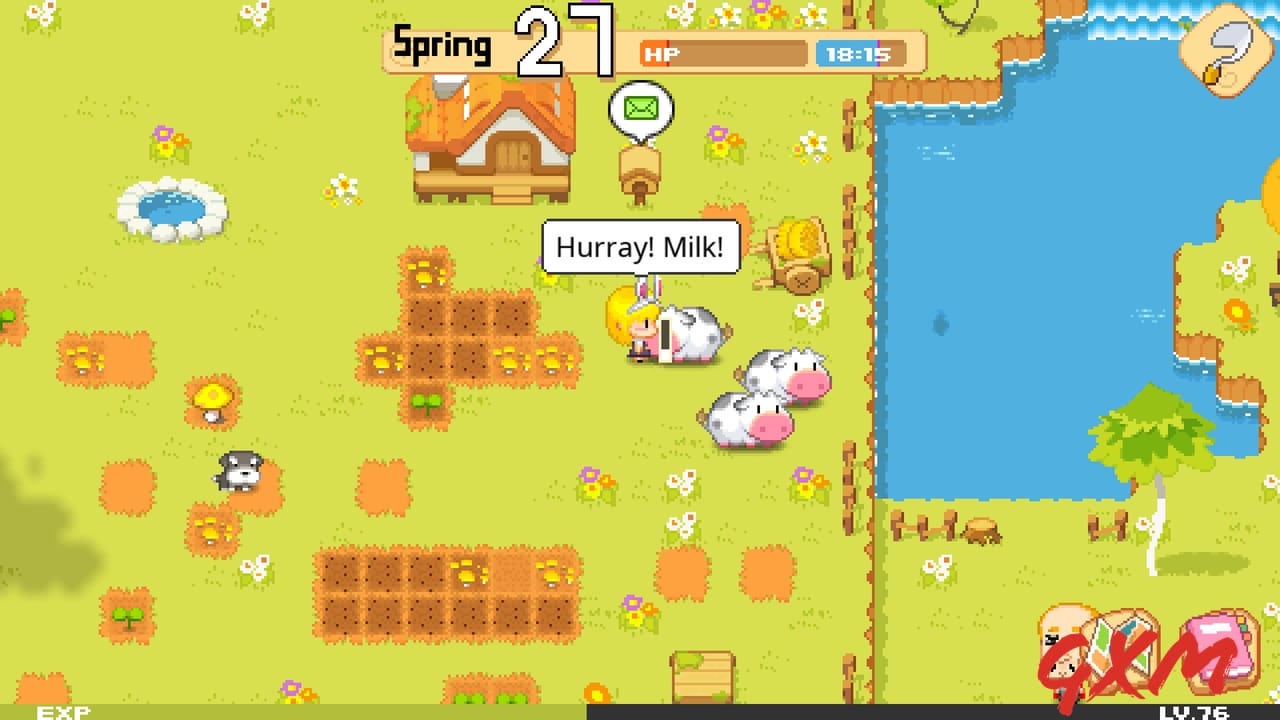Click the green envelope above the mailbox
This screenshot has height=720, width=1280.
coord(640,107)
